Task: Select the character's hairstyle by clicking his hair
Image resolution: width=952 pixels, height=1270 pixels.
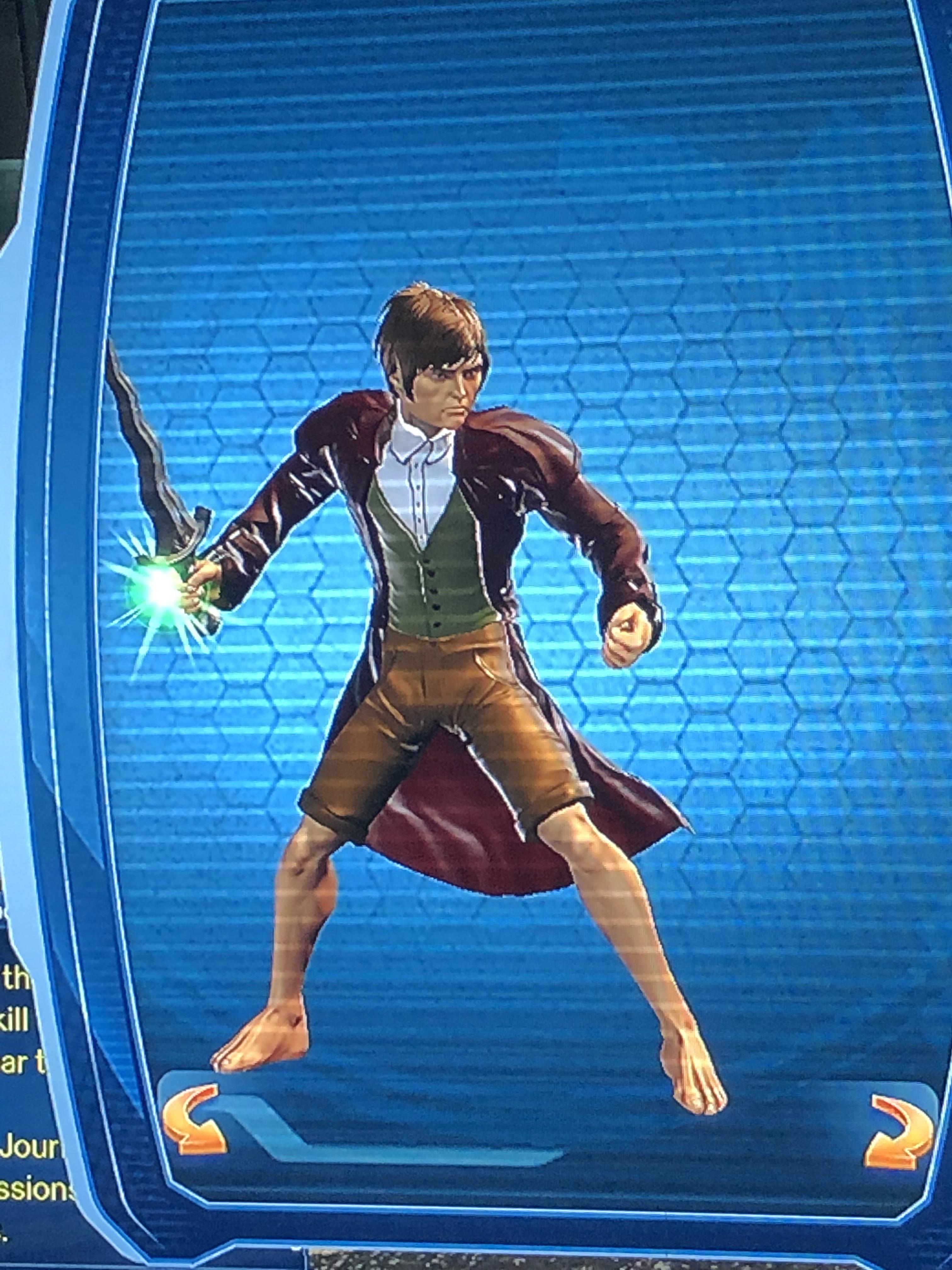Action: point(436,327)
